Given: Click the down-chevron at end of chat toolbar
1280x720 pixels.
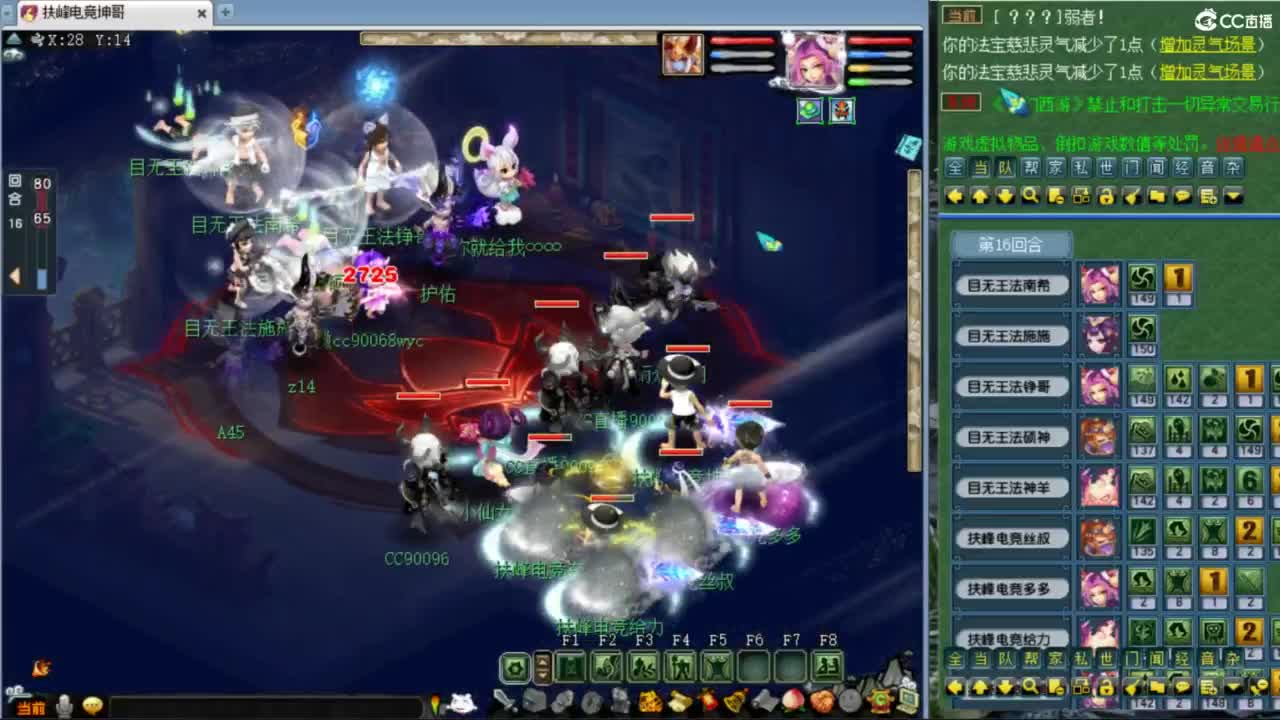Looking at the screenshot, I should [1232, 196].
